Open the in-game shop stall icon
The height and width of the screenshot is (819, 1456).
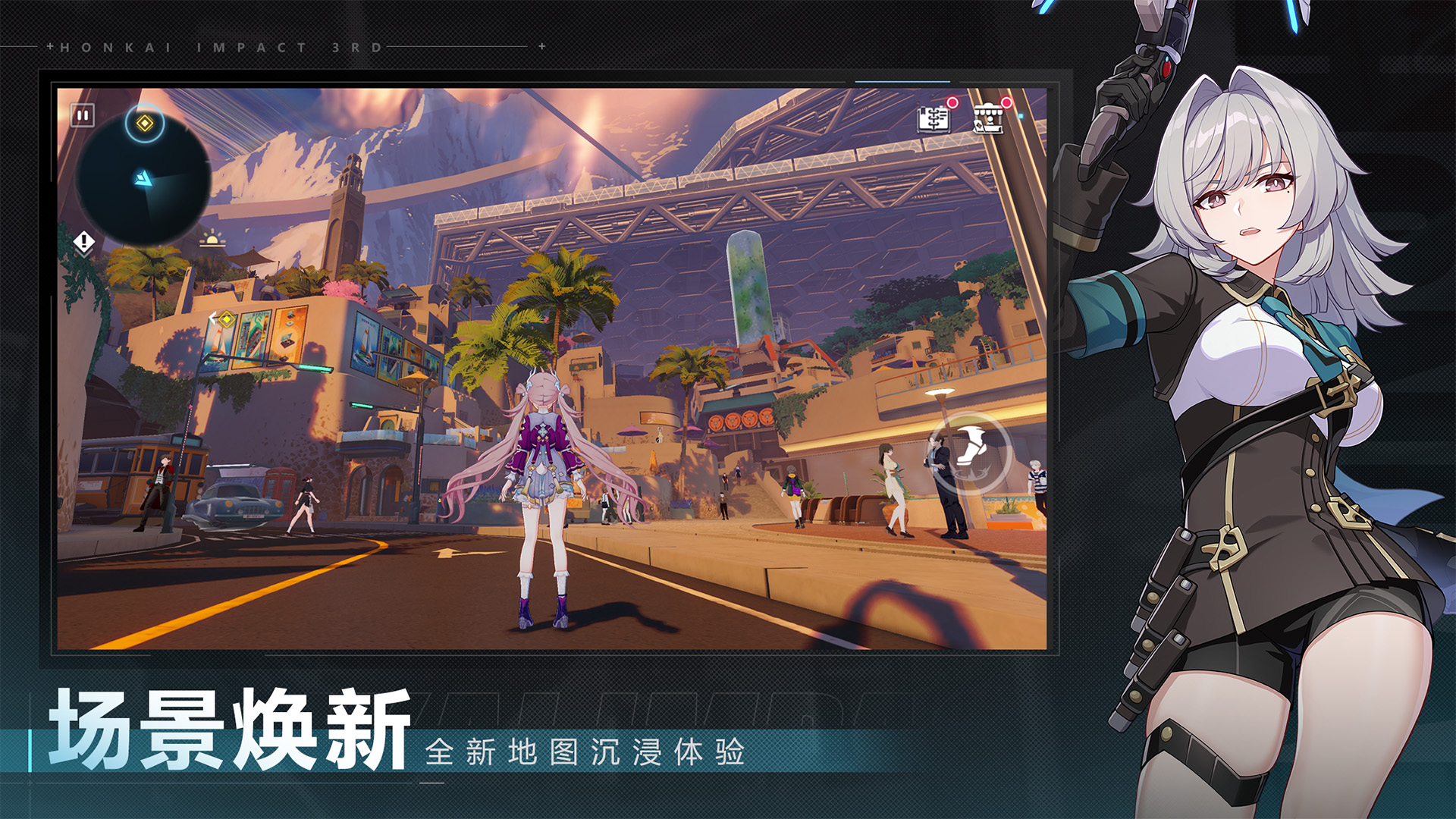(989, 118)
